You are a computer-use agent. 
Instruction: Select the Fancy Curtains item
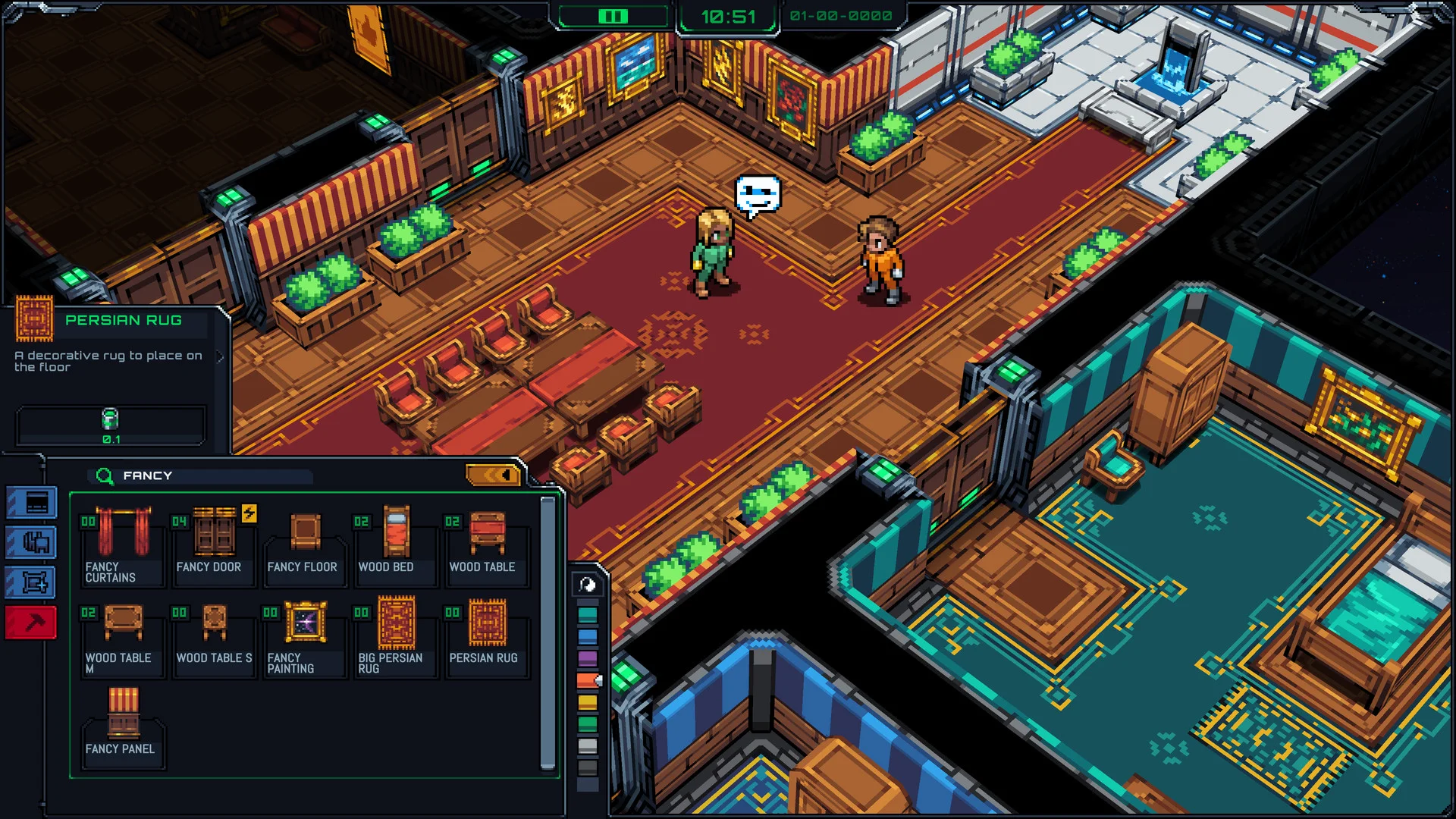[123, 542]
